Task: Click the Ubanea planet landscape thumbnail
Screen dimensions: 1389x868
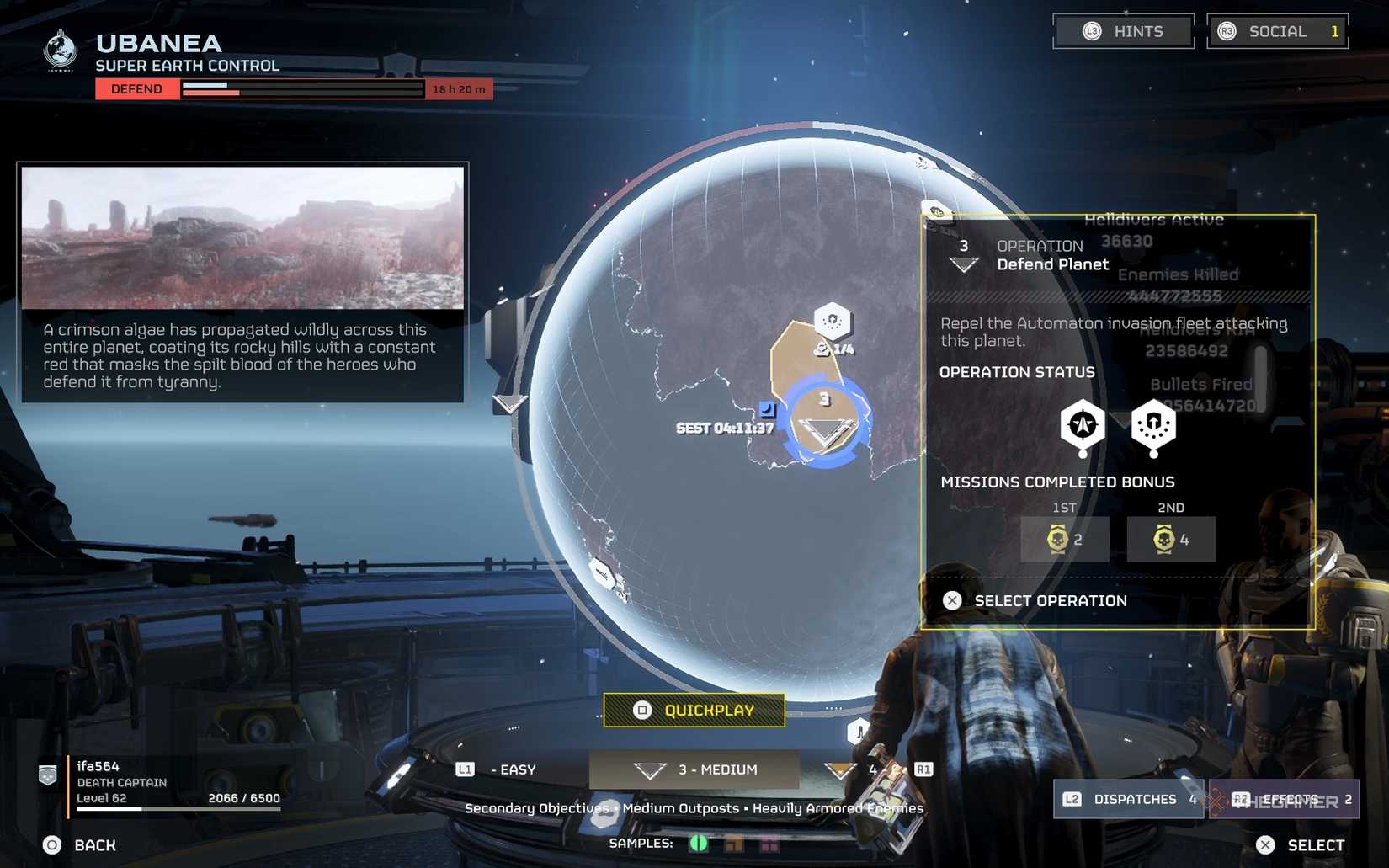Action: (242, 238)
